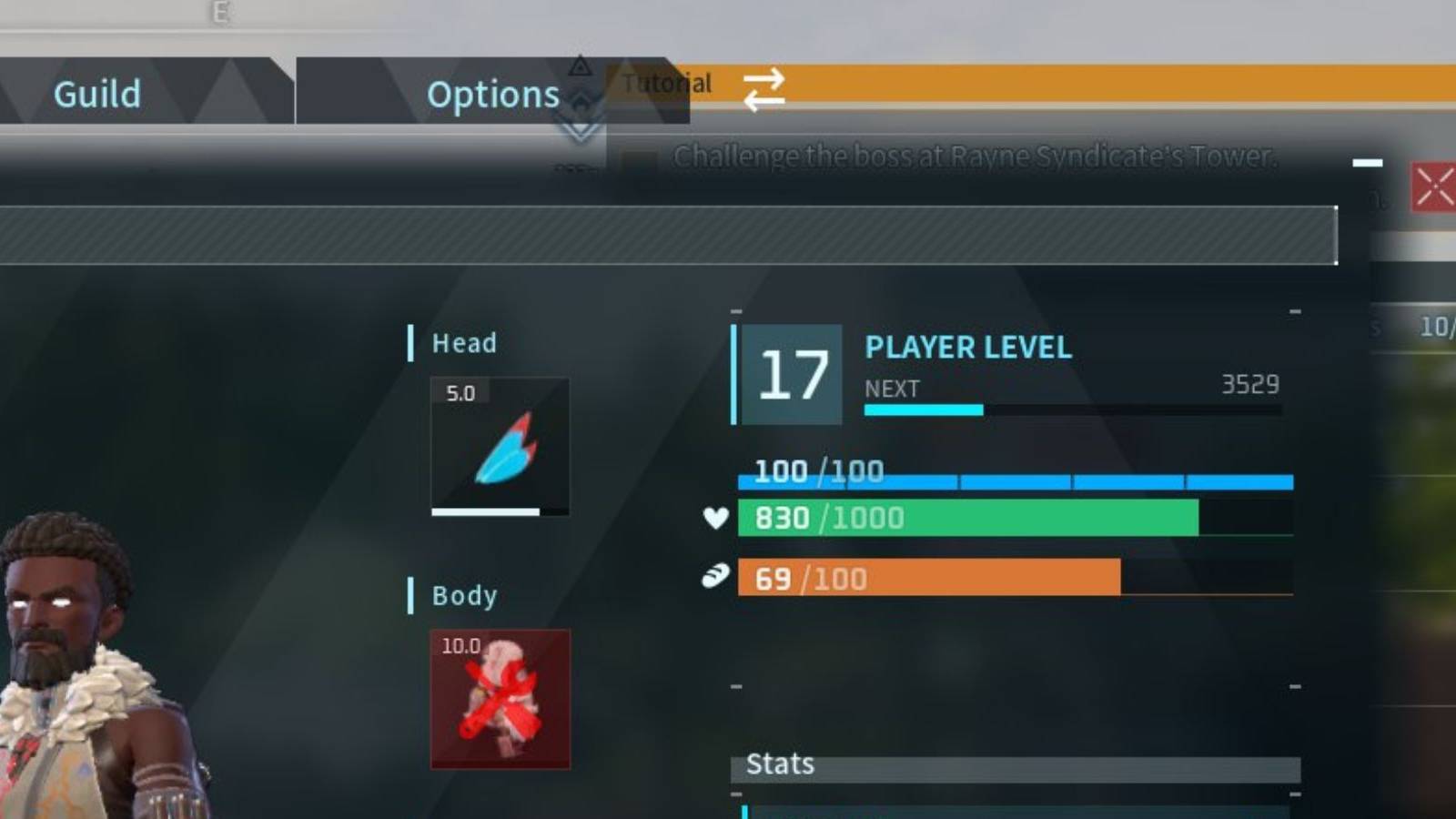Select the blue wing headgear icon
This screenshot has width=1456, height=819.
click(x=498, y=446)
